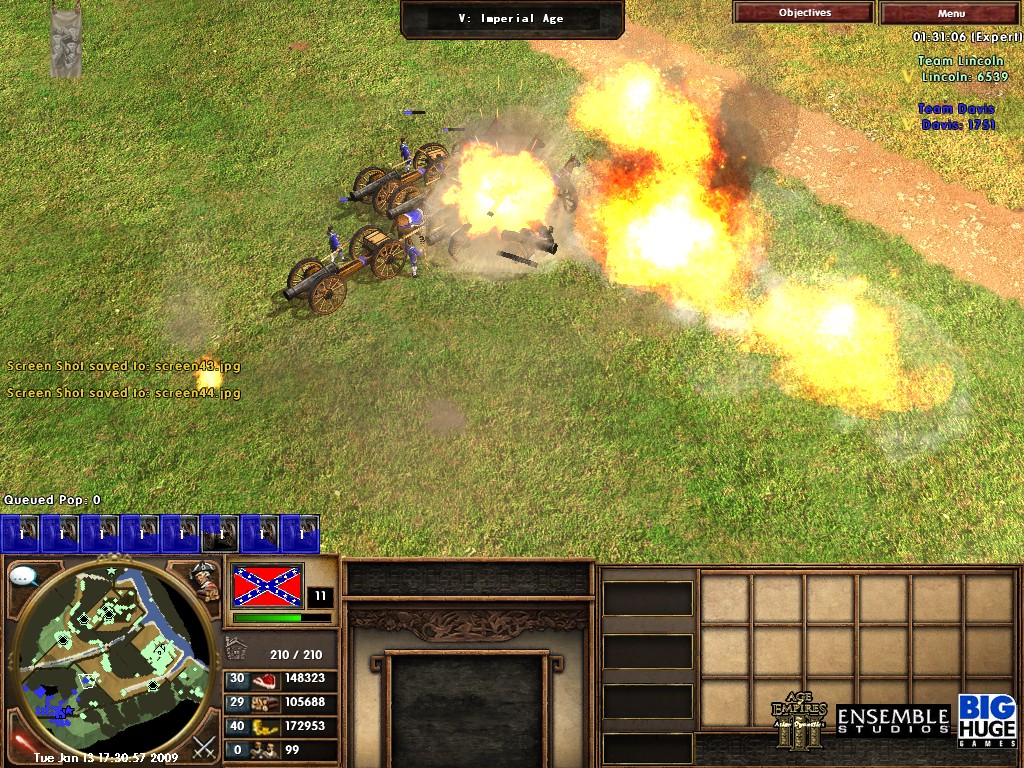Open the Objectives panel
The width and height of the screenshot is (1024, 768).
(804, 13)
